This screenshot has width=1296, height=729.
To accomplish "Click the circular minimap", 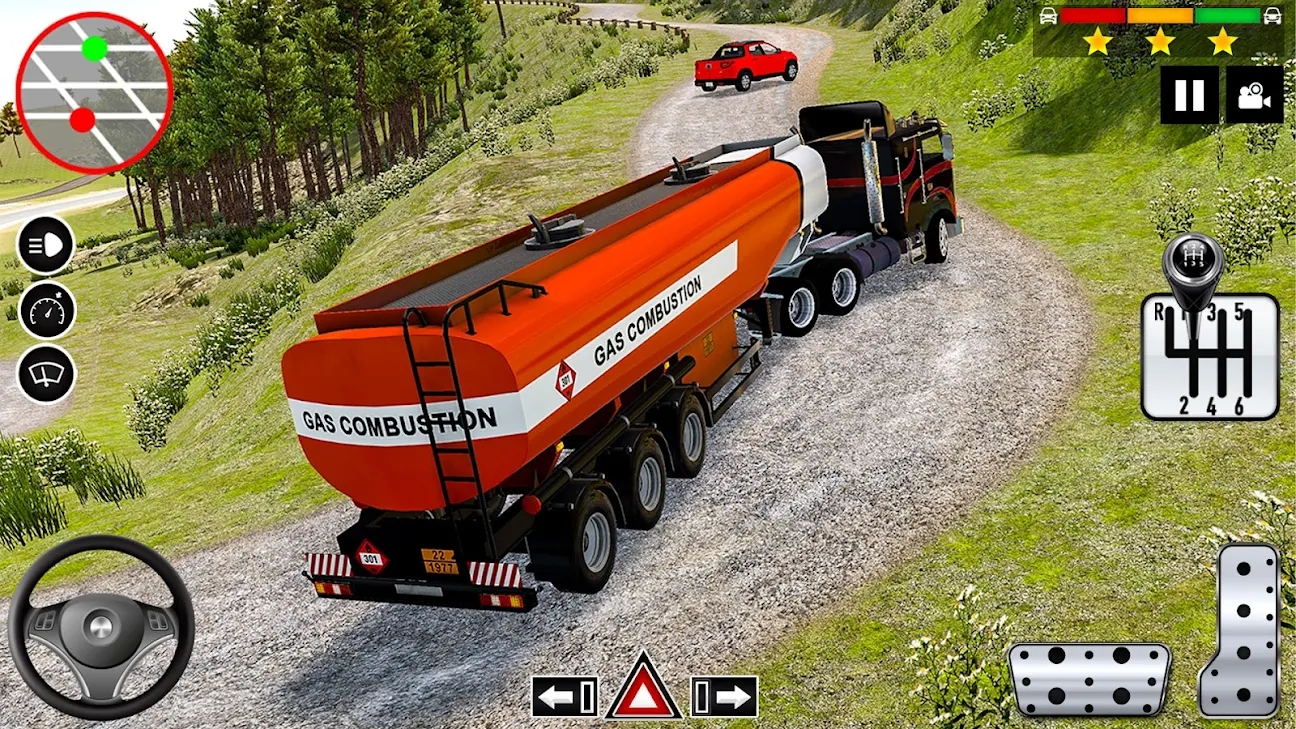I will [95, 93].
